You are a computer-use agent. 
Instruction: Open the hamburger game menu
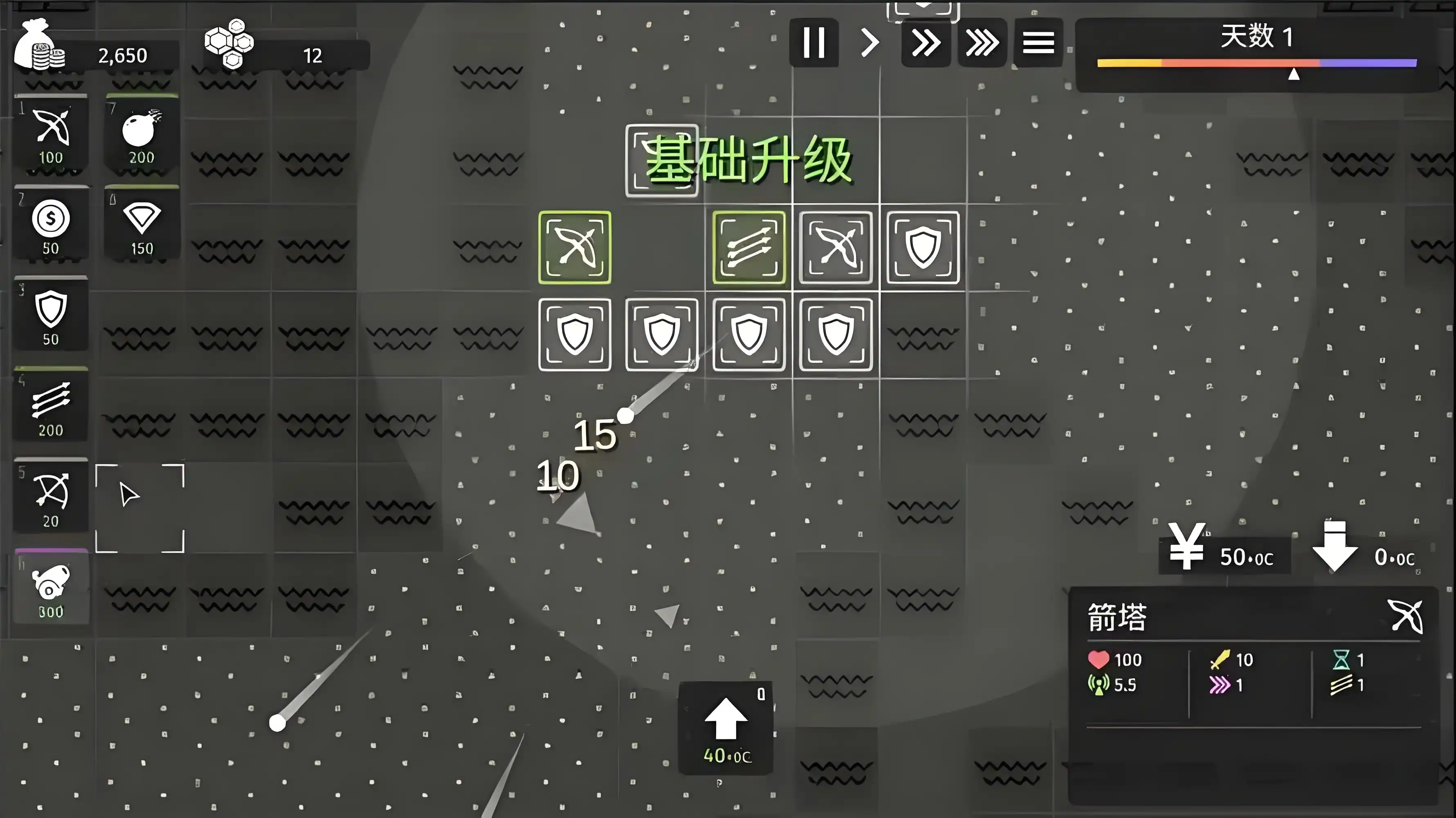(x=1038, y=43)
